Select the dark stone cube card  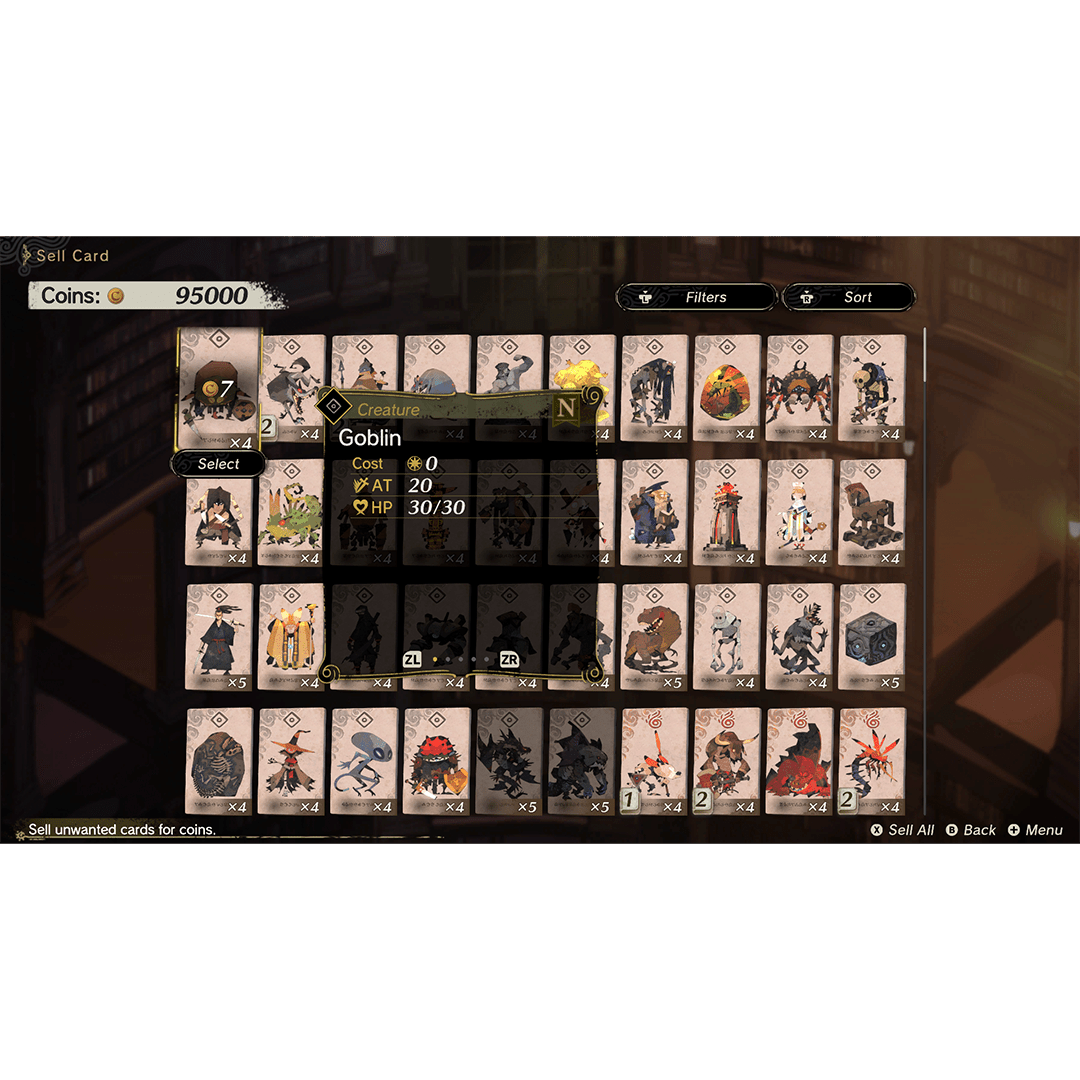872,637
